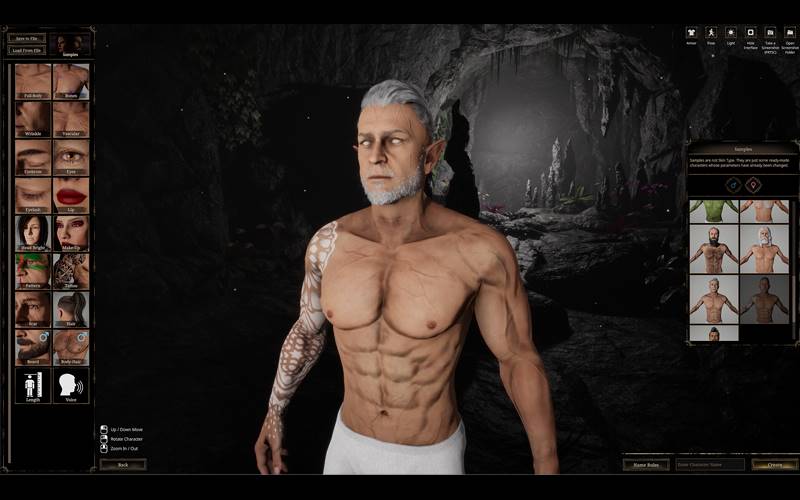Open the Hair style category
The width and height of the screenshot is (800, 500).
tap(71, 310)
